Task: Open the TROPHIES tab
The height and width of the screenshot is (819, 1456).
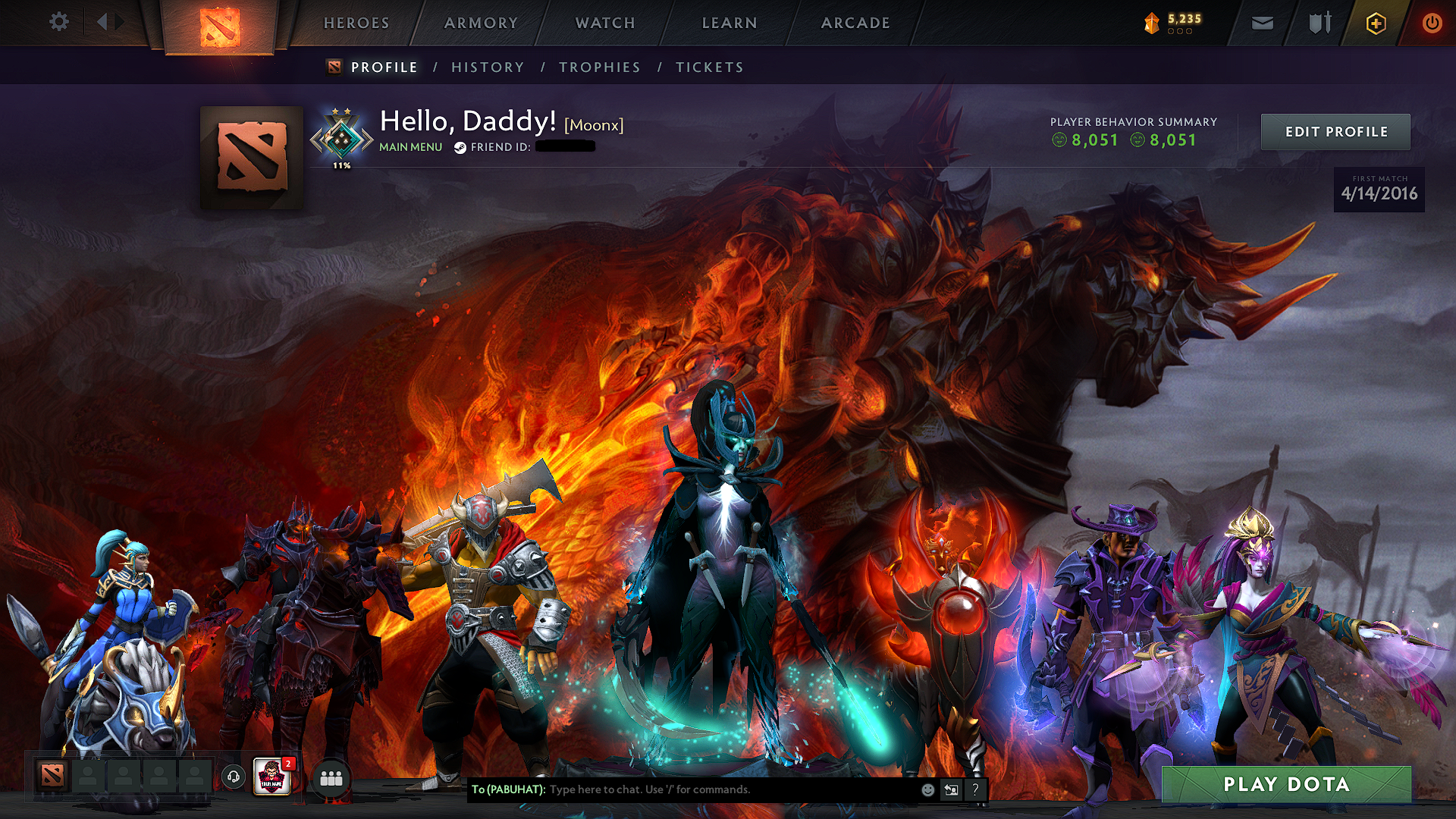Action: coord(599,67)
